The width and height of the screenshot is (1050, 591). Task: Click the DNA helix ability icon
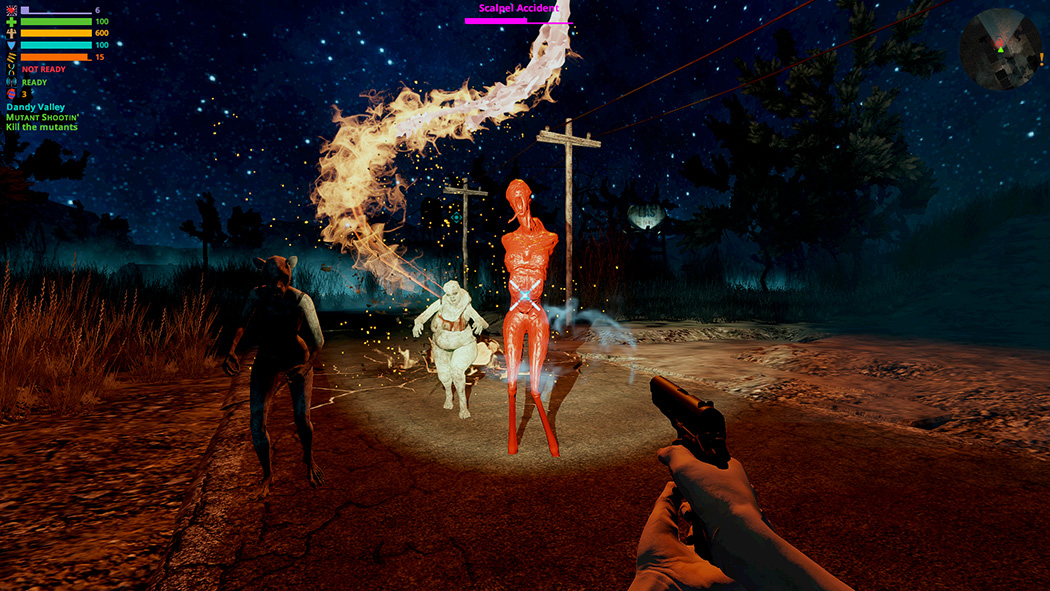[11, 70]
